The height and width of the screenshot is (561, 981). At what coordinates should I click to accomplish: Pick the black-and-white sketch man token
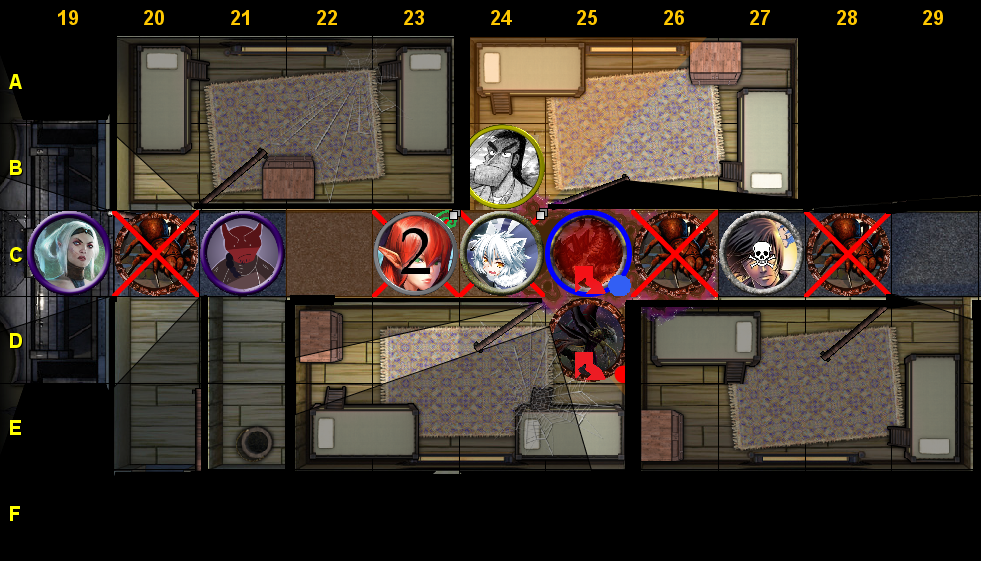[505, 167]
